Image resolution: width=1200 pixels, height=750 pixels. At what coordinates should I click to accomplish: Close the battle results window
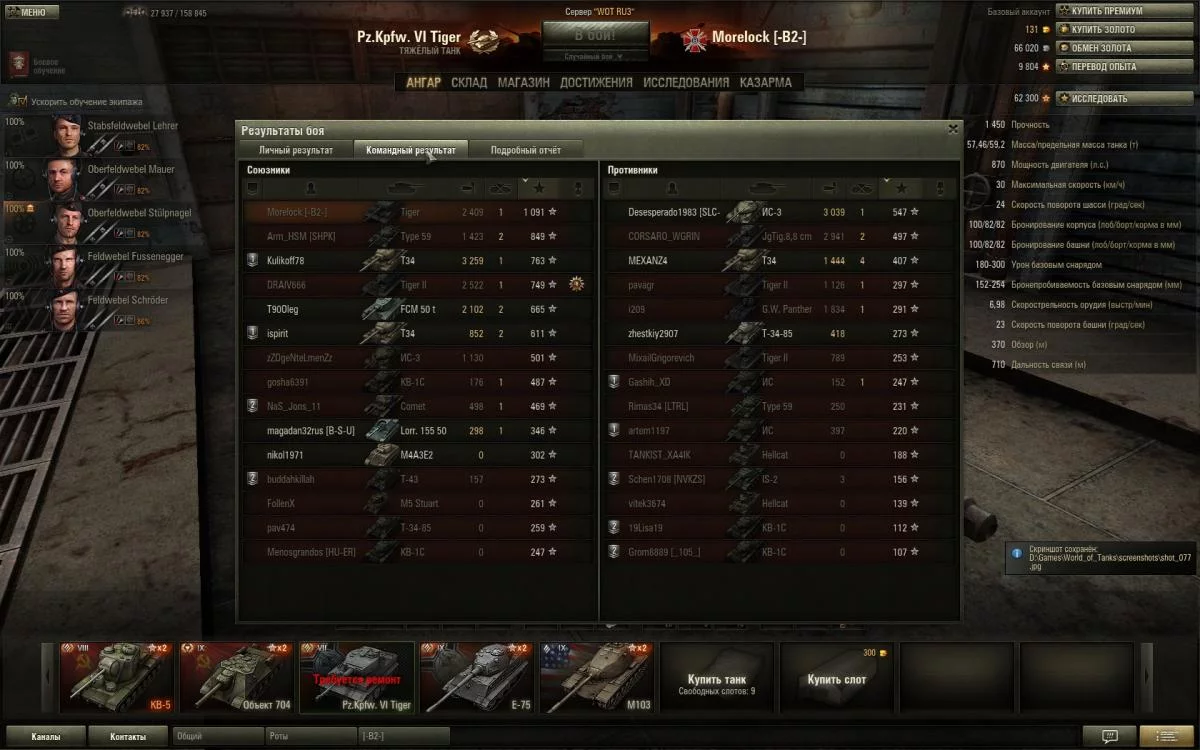952,129
